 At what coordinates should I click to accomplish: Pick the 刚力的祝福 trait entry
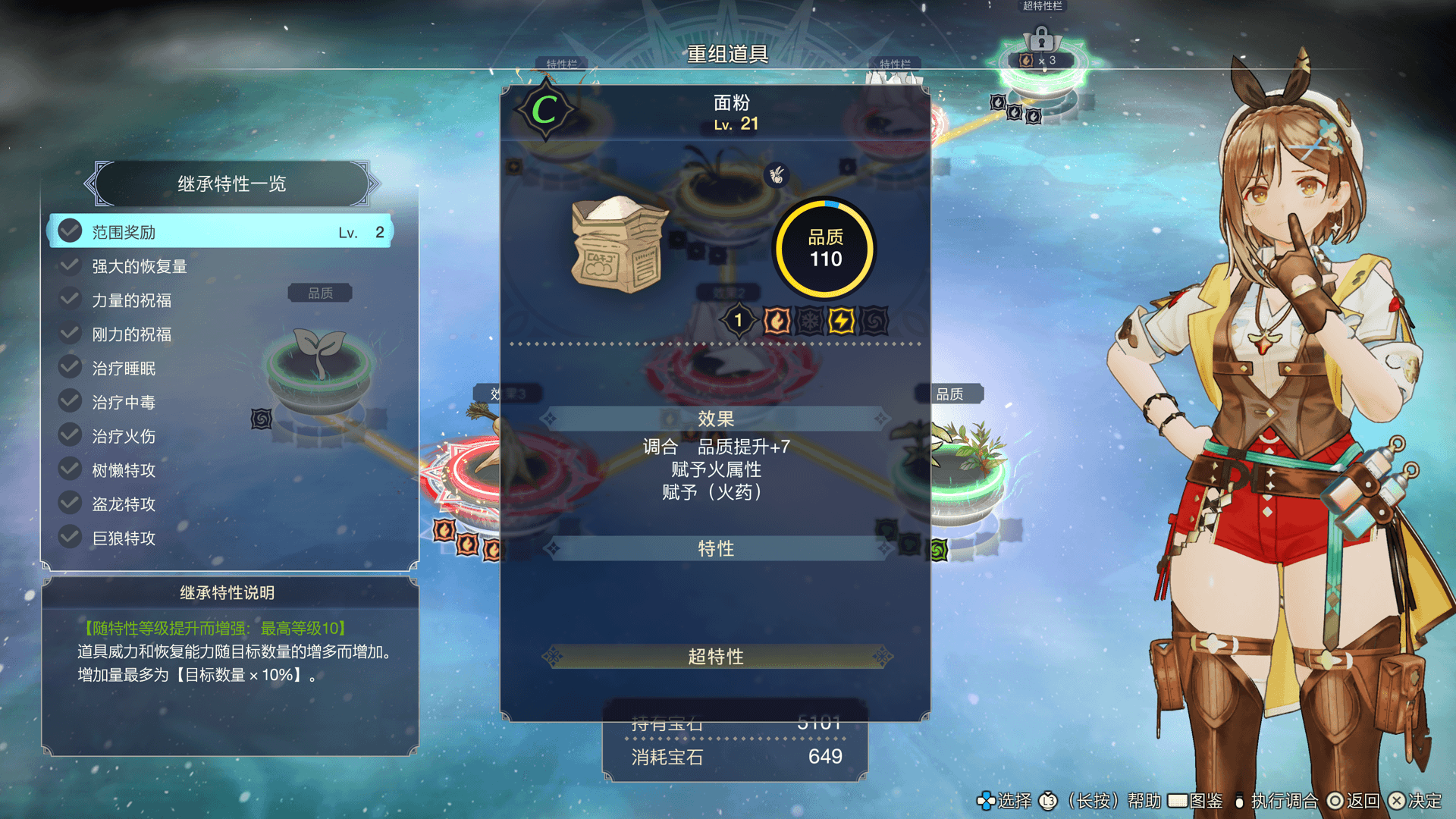(x=220, y=334)
